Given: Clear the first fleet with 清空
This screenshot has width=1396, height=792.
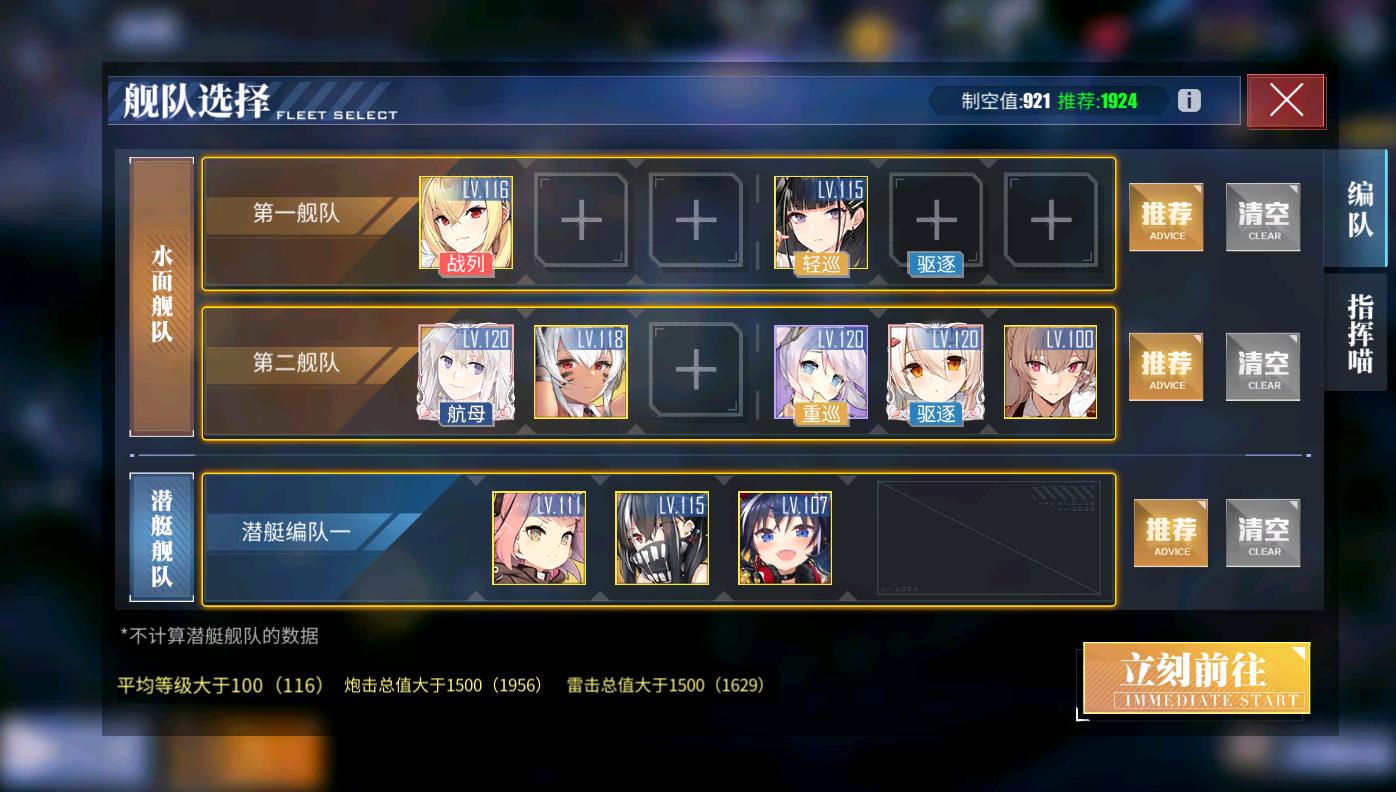Looking at the screenshot, I should click(1263, 217).
